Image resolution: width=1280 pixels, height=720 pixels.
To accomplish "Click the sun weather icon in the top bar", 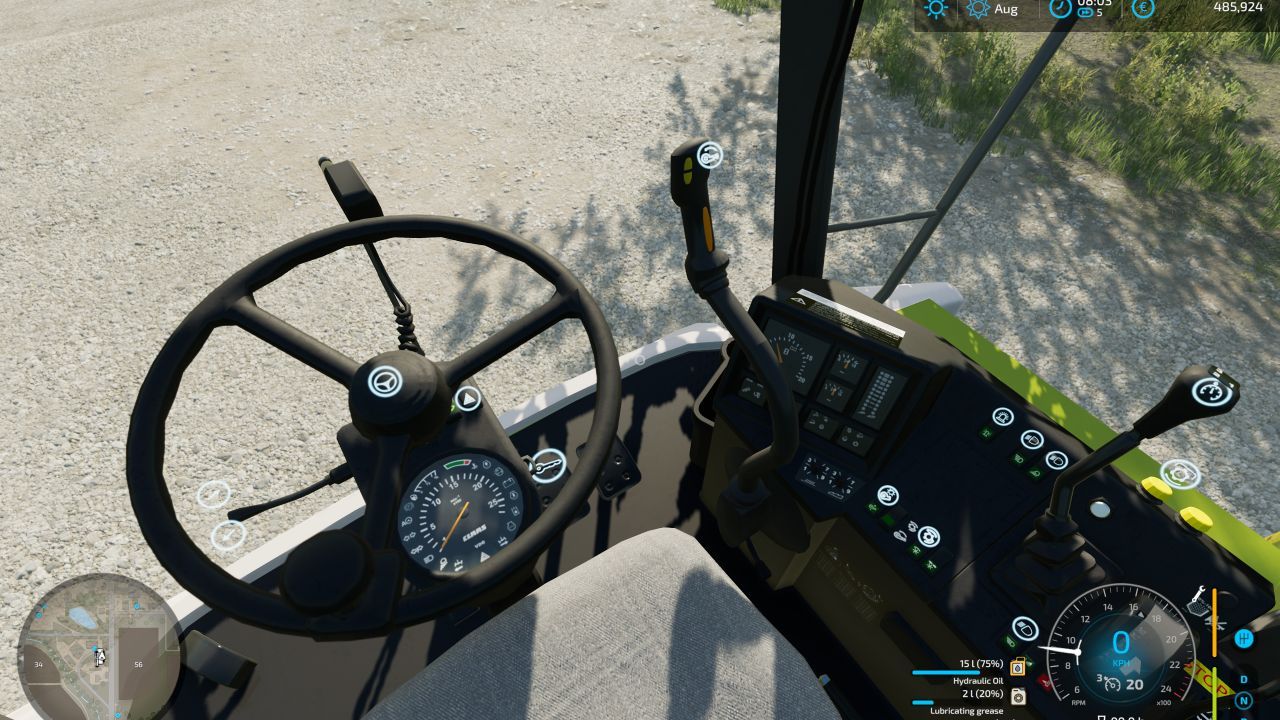I will tap(935, 8).
